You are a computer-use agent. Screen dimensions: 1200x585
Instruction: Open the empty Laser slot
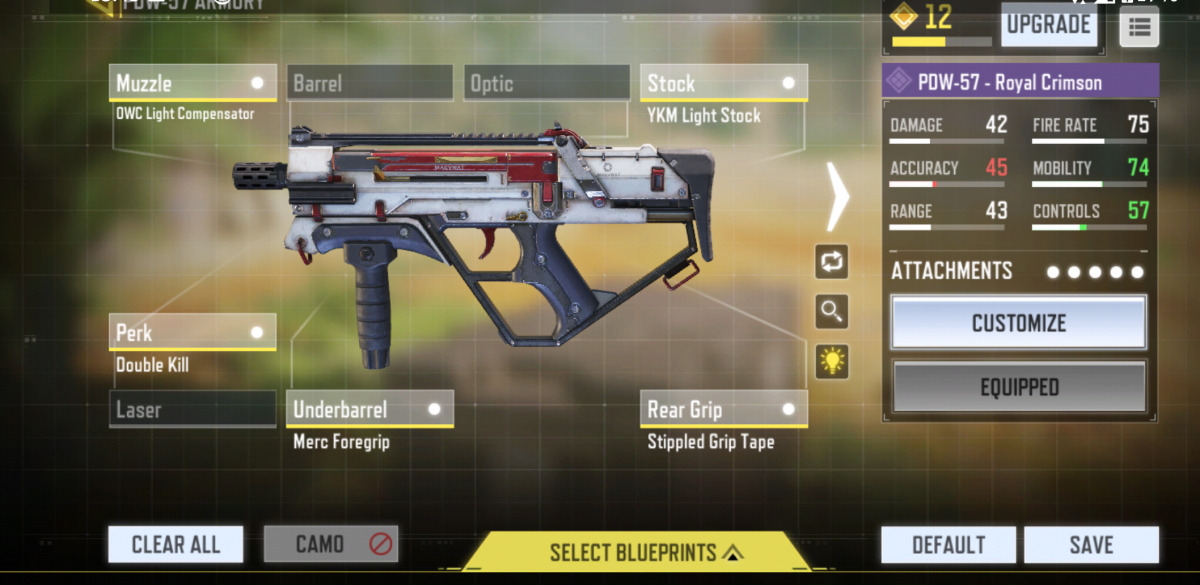pos(192,409)
